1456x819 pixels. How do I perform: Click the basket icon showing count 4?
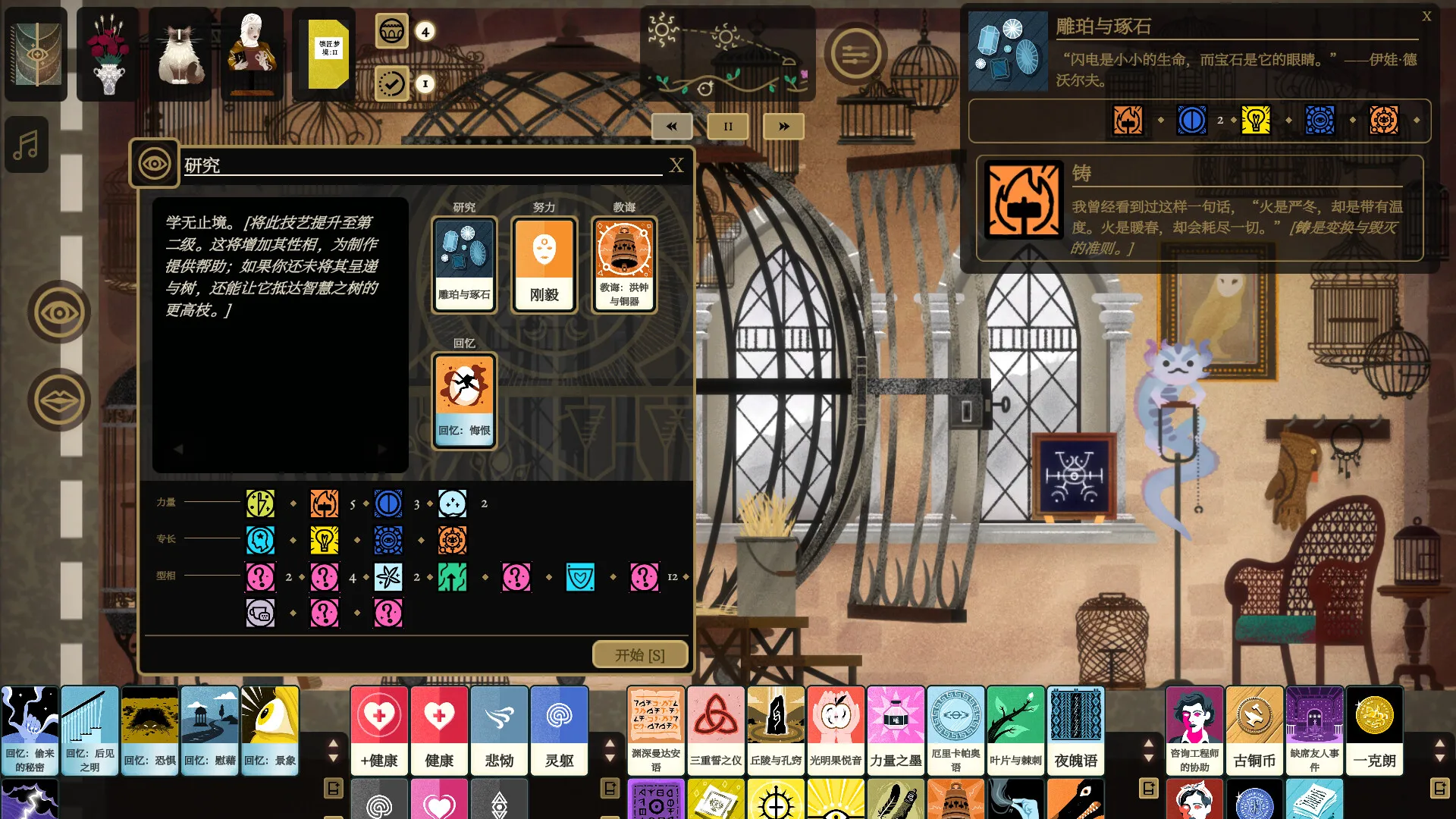(392, 32)
